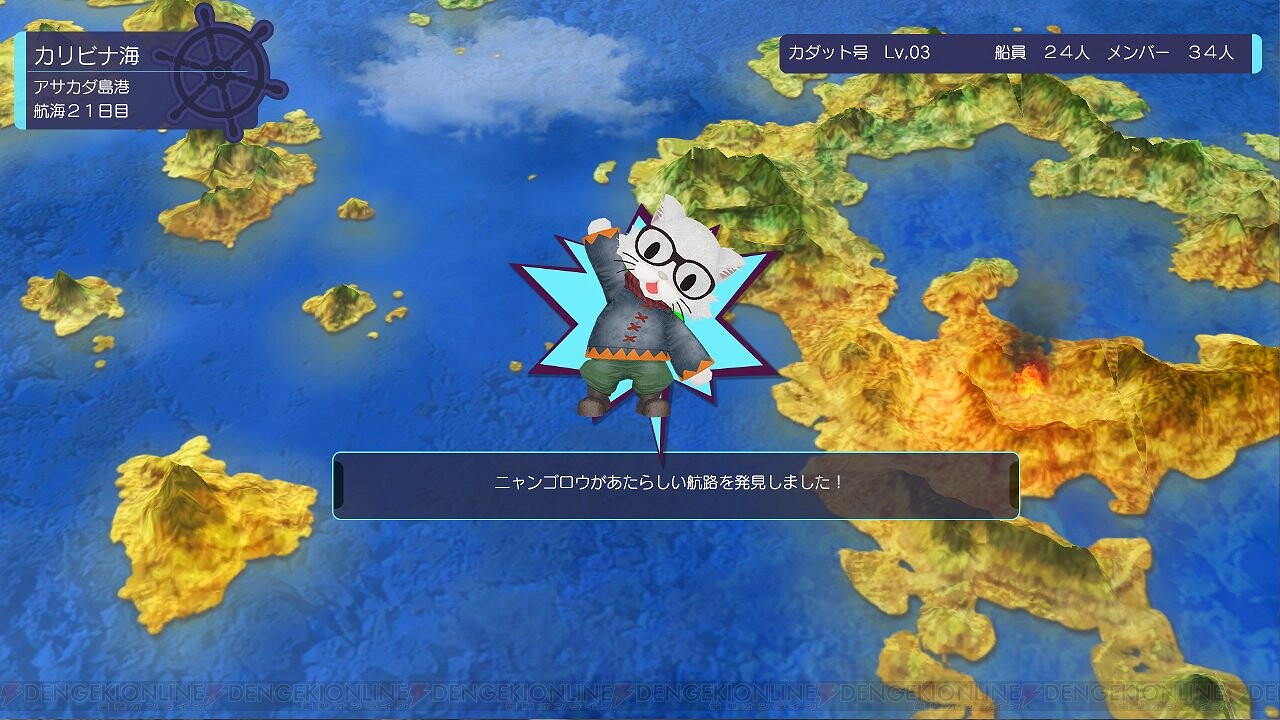Open the top-right ship information bar
The width and height of the screenshot is (1280, 720).
[x=1010, y=47]
